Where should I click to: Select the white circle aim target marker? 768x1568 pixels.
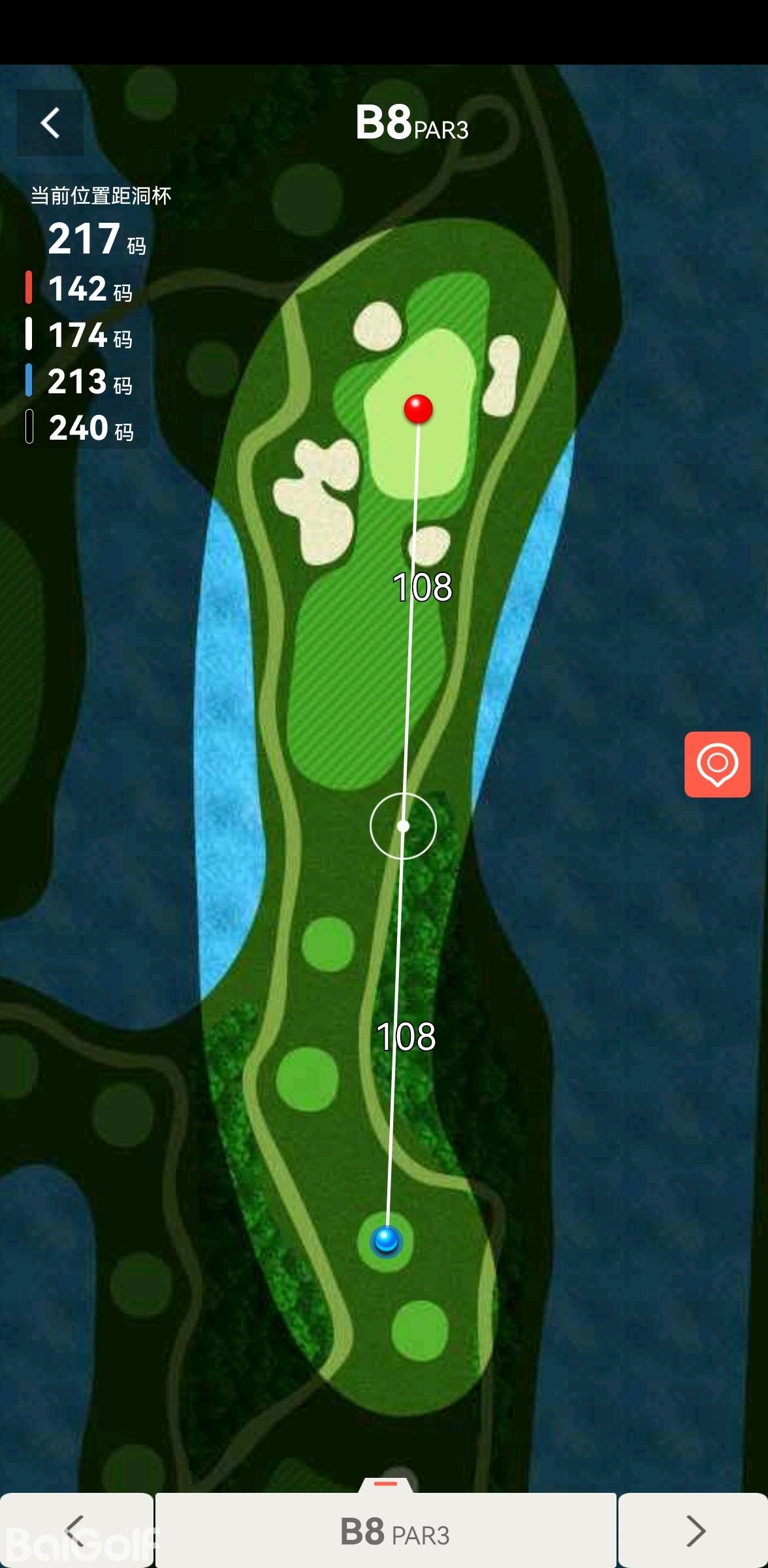[x=403, y=826]
